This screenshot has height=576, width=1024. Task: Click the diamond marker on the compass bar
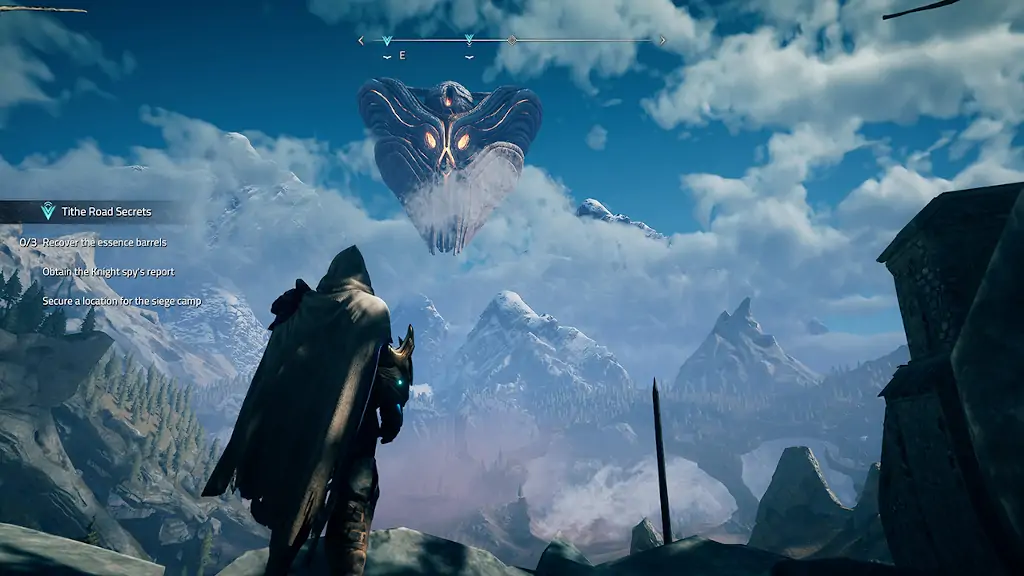click(x=512, y=41)
